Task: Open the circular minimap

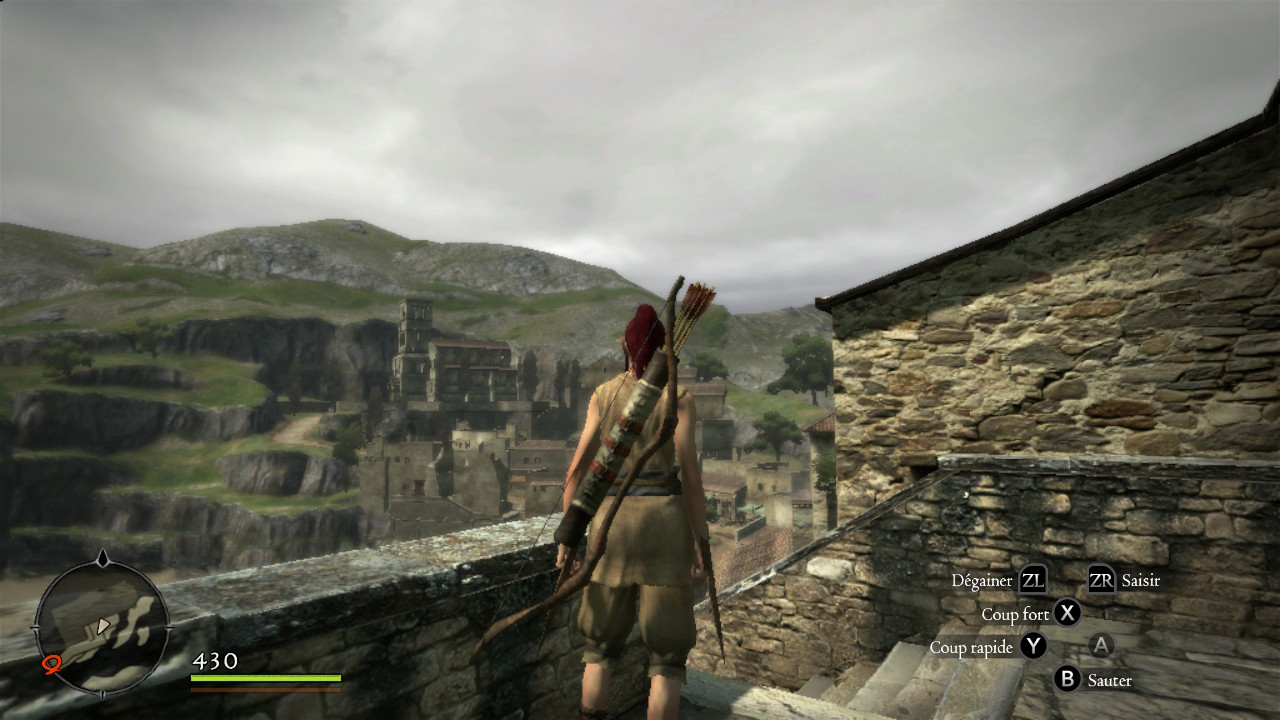Action: pos(101,626)
